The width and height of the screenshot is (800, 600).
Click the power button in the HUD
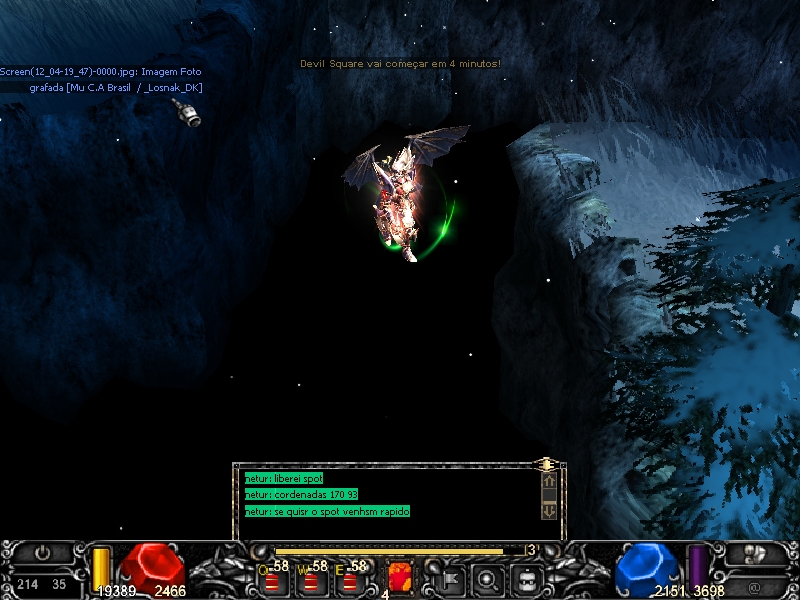pyautogui.click(x=42, y=552)
